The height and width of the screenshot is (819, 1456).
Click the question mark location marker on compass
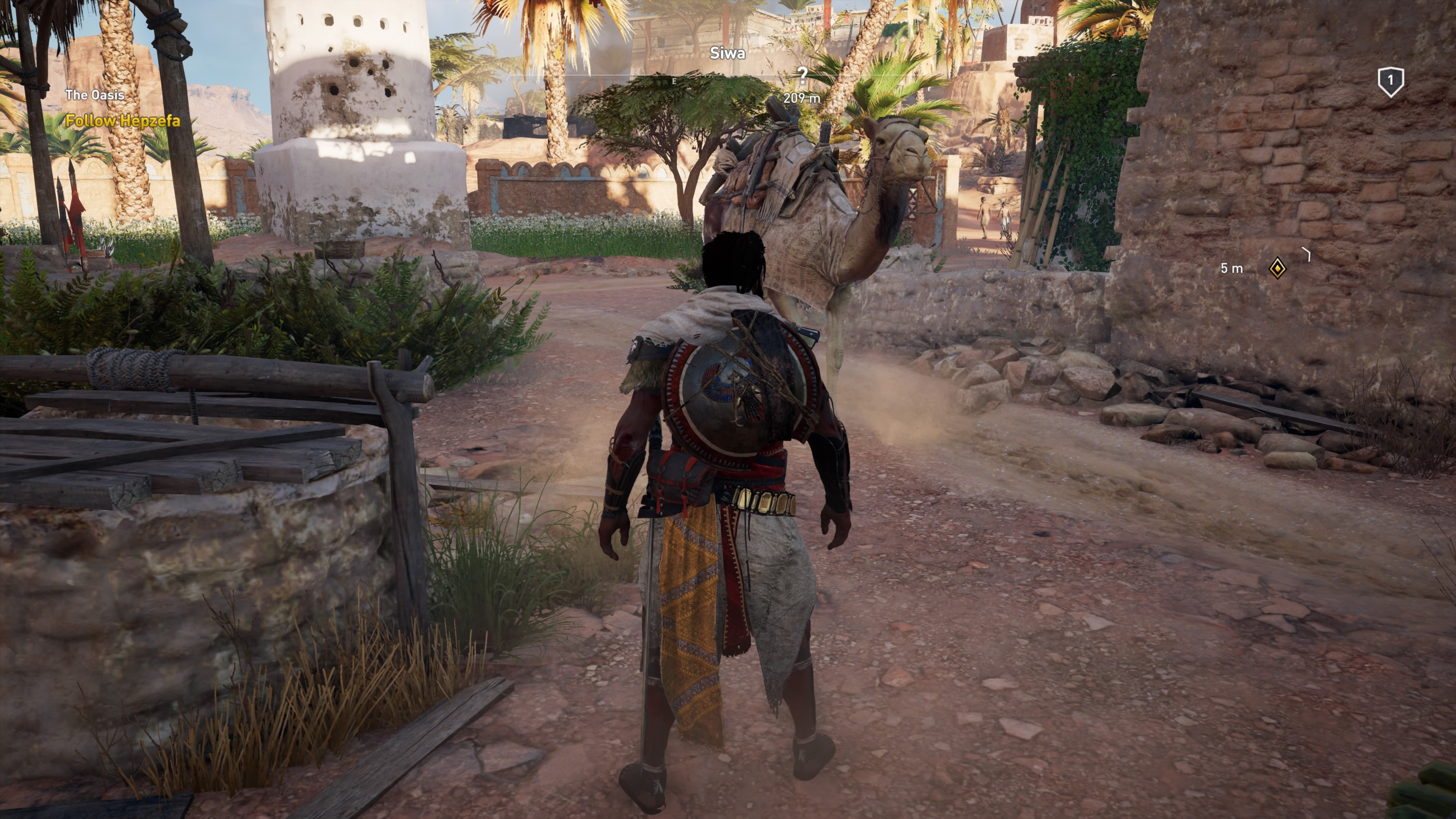coord(802,75)
